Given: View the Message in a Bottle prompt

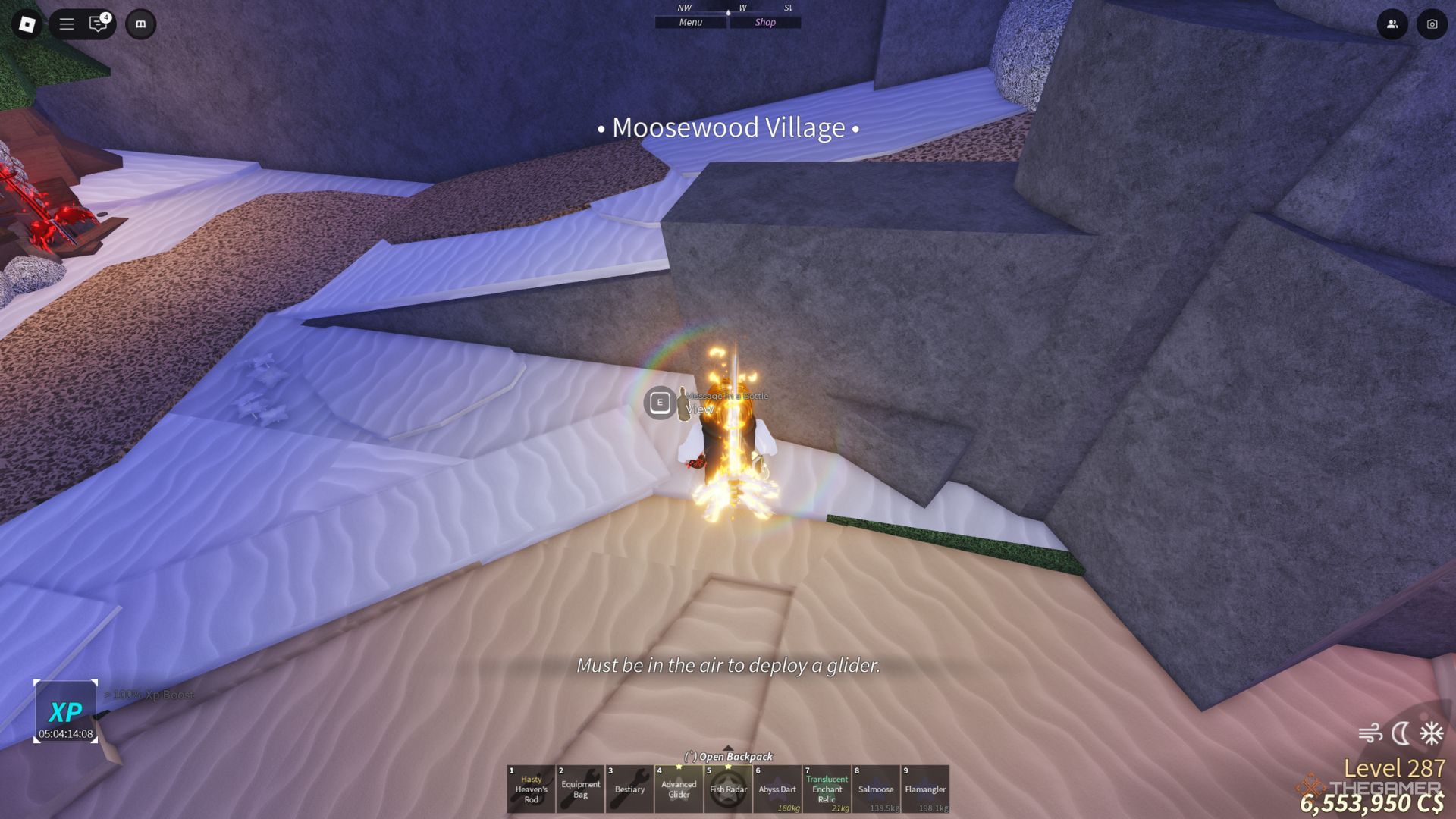Looking at the screenshot, I should pyautogui.click(x=661, y=402).
